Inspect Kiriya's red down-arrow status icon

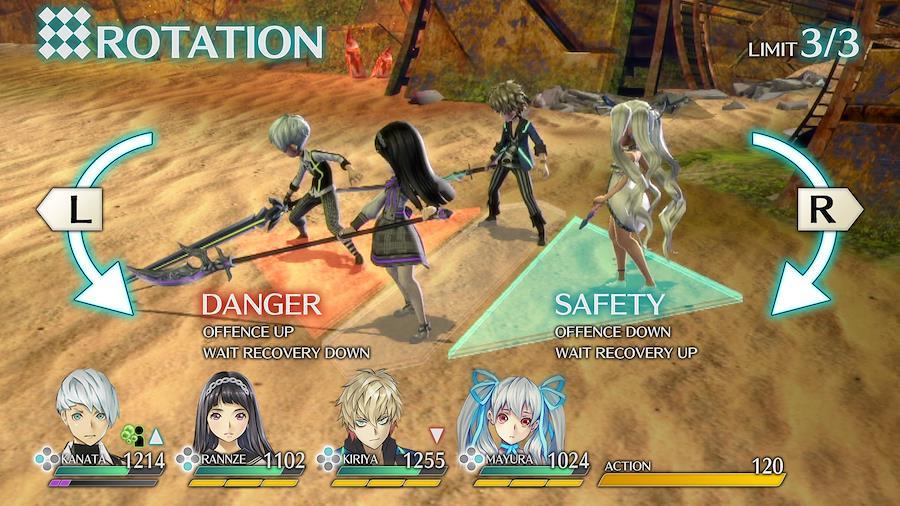(x=436, y=435)
